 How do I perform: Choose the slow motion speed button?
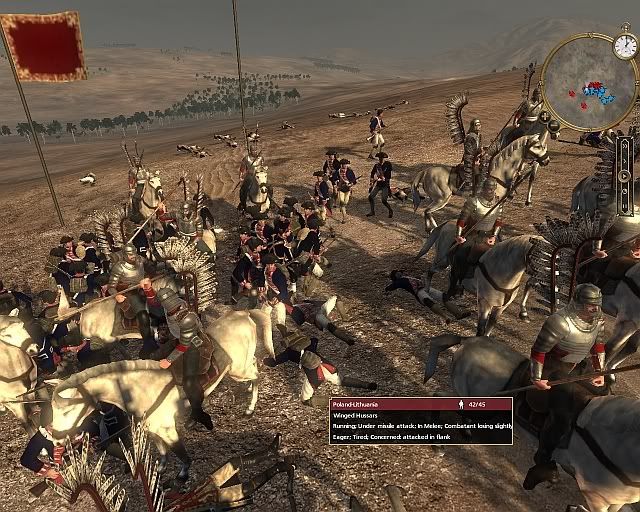pos(625,191)
